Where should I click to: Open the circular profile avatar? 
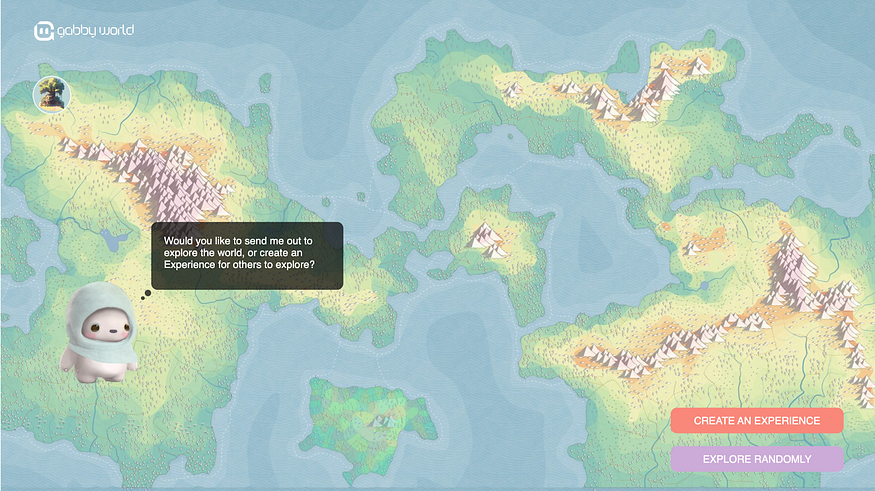[52, 95]
